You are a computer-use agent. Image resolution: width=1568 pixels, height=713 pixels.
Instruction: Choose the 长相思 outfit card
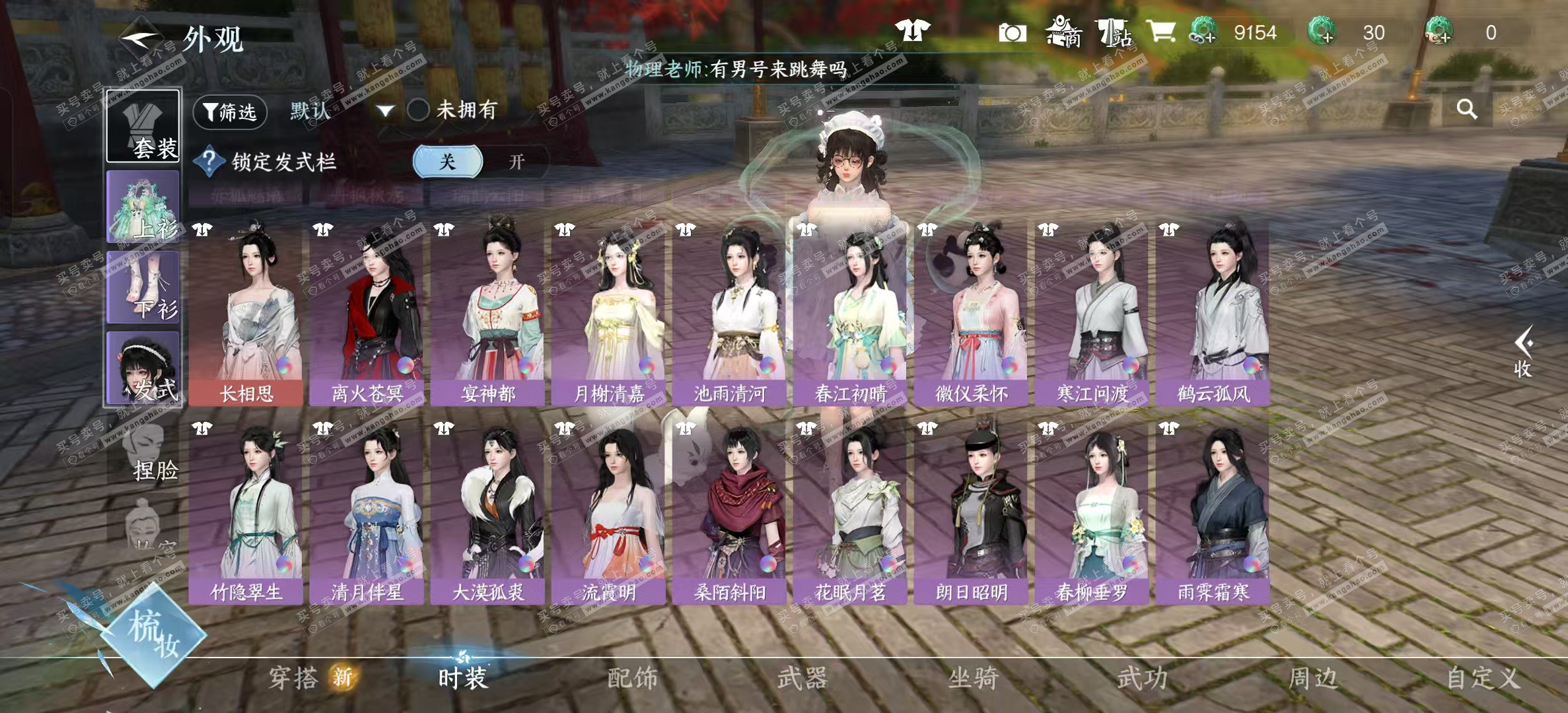pyautogui.click(x=246, y=312)
